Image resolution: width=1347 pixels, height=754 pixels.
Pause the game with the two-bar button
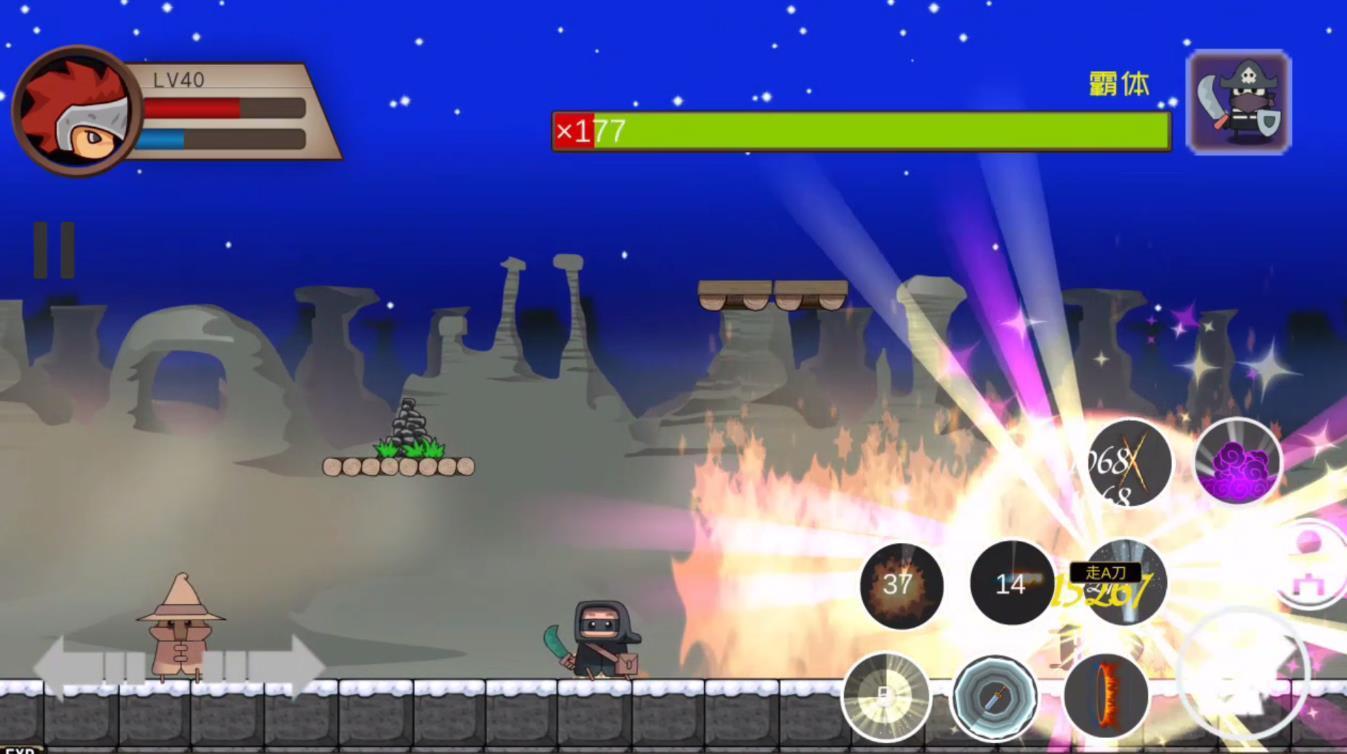(x=54, y=250)
